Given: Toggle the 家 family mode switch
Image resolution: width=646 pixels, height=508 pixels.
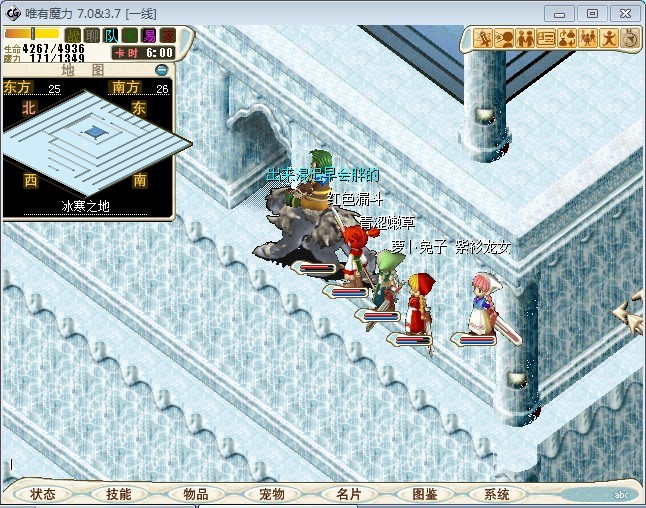Looking at the screenshot, I should tap(168, 36).
